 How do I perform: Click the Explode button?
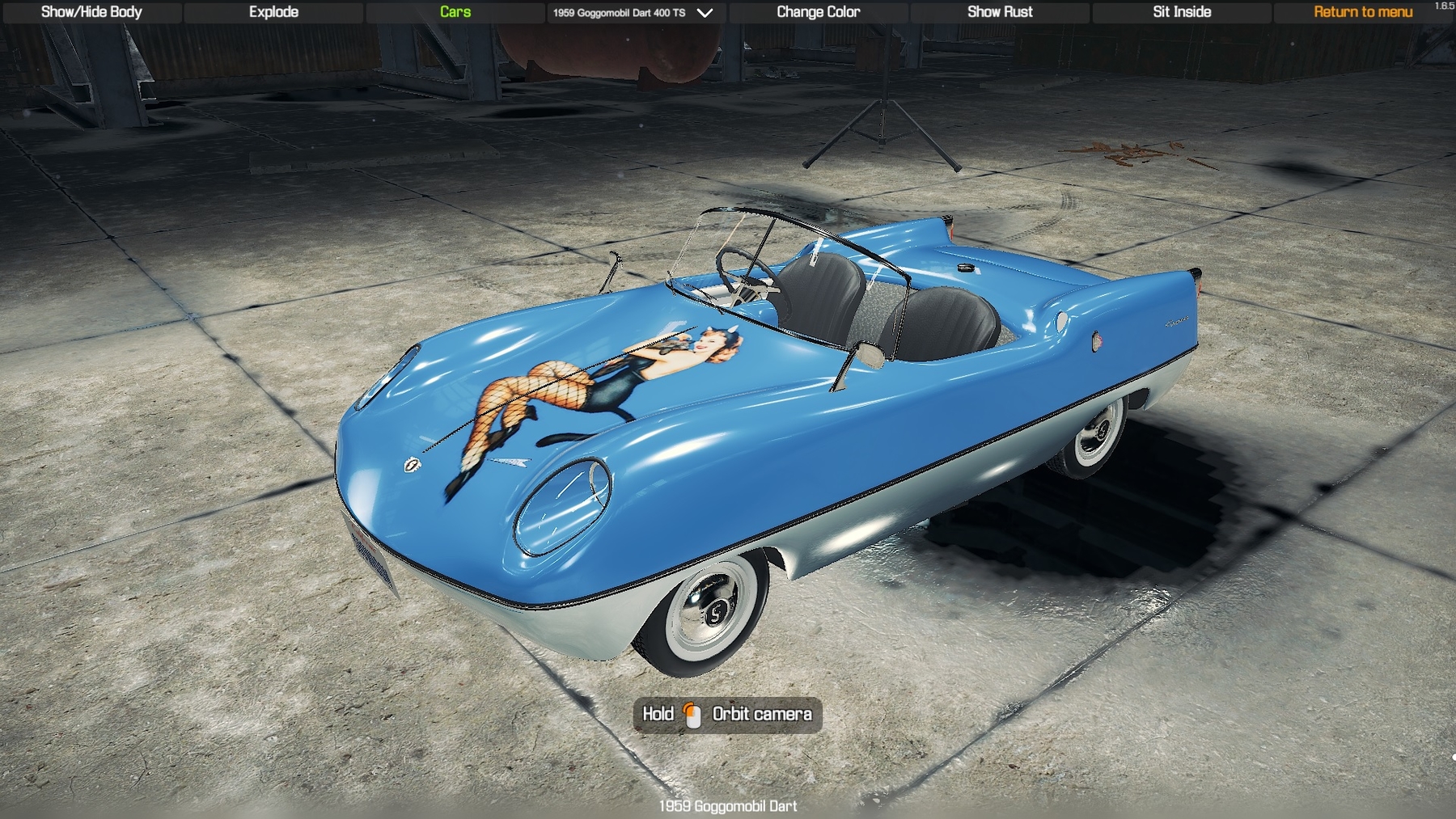tap(273, 12)
